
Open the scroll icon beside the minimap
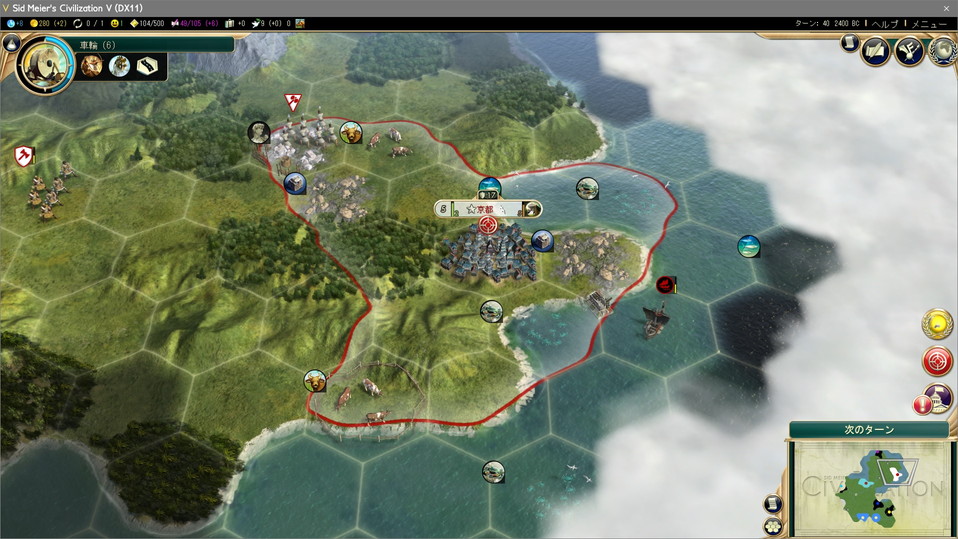coord(773,504)
